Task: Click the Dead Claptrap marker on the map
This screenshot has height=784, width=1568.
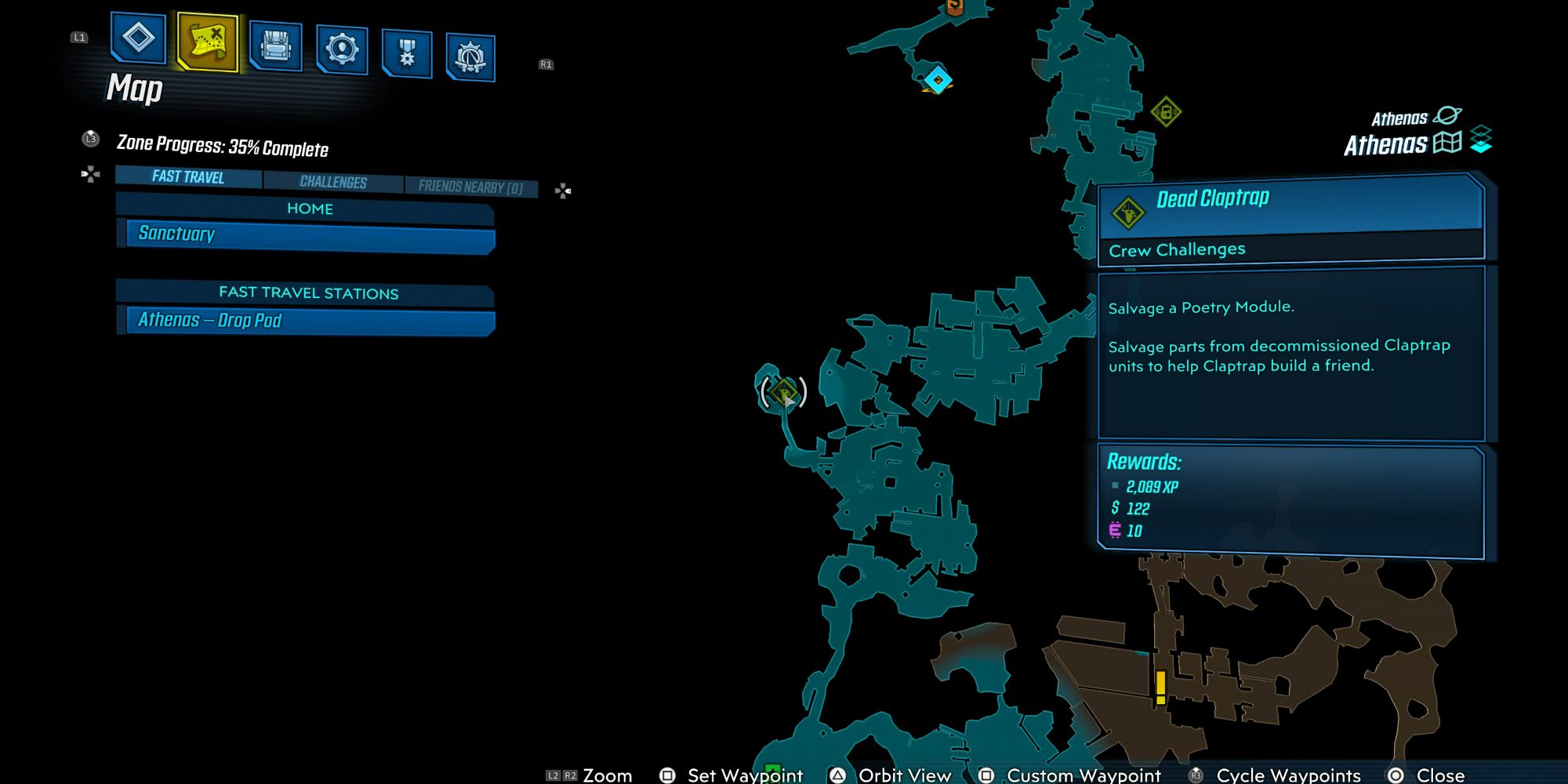Action: [783, 392]
